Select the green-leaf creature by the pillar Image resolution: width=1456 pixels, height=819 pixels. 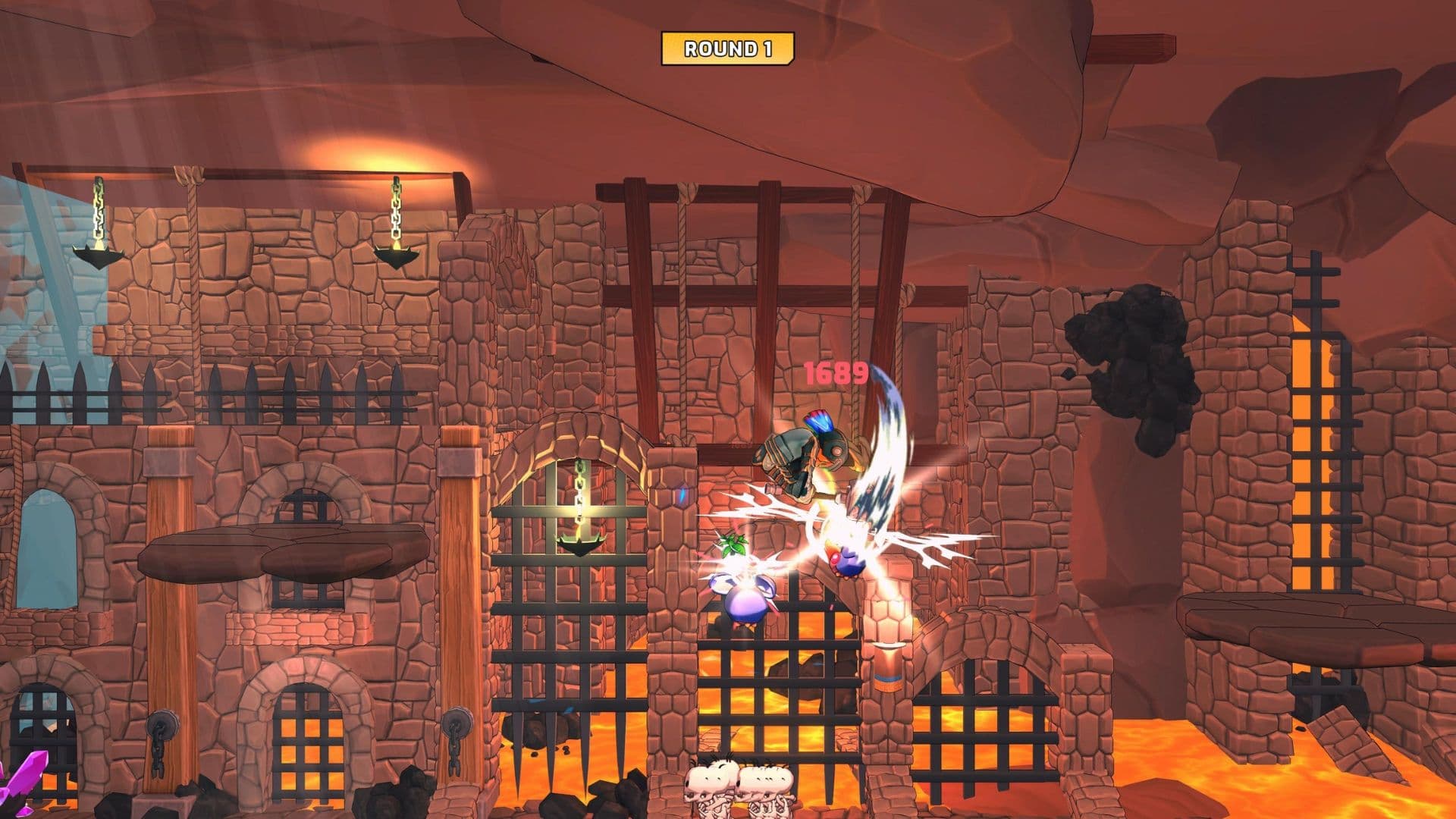tap(732, 542)
